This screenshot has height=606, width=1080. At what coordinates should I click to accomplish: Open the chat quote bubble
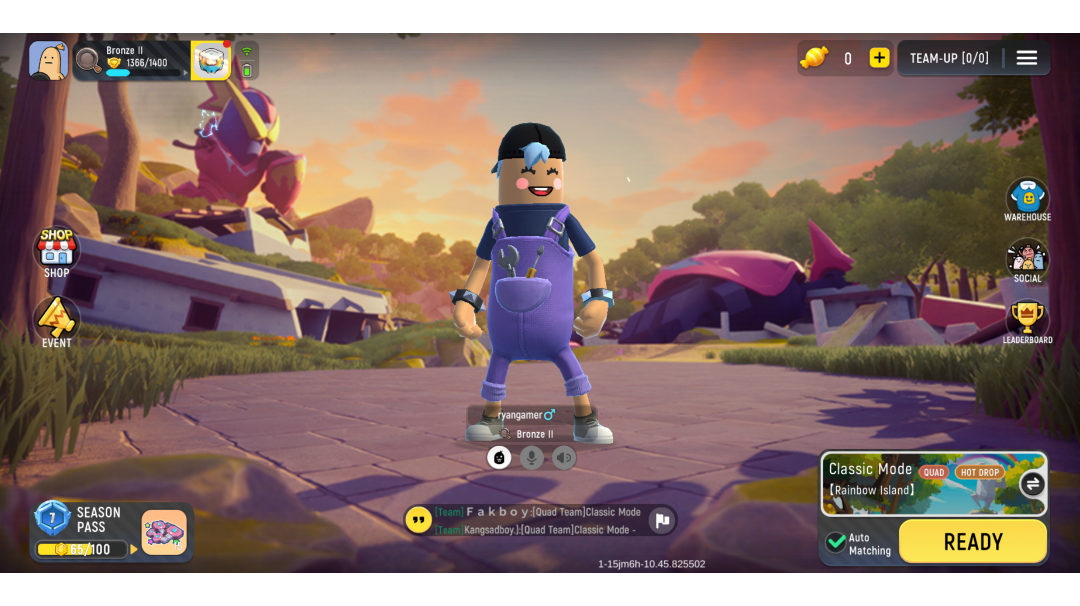(x=418, y=520)
